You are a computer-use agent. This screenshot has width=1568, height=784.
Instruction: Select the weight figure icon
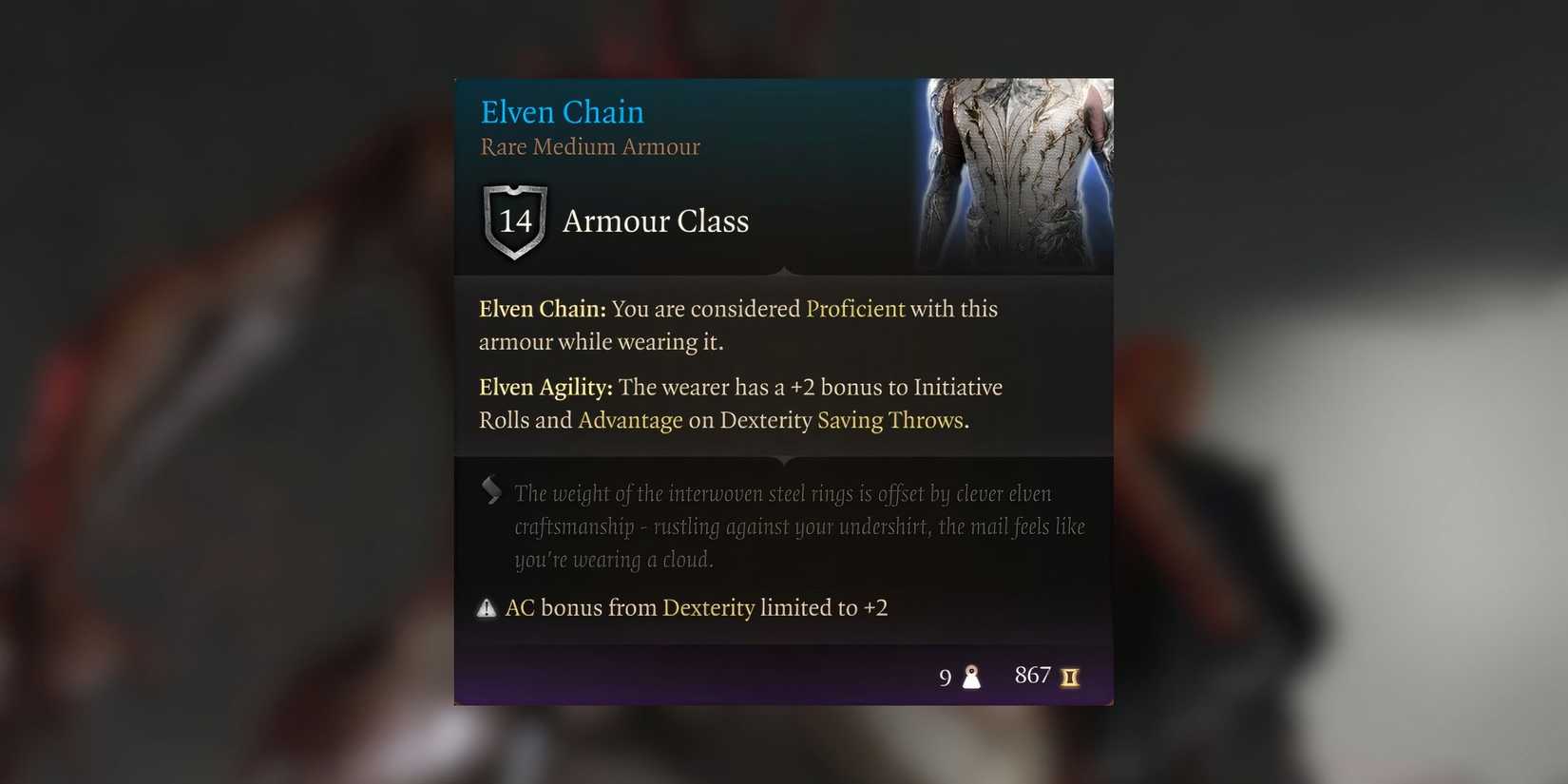(x=971, y=676)
